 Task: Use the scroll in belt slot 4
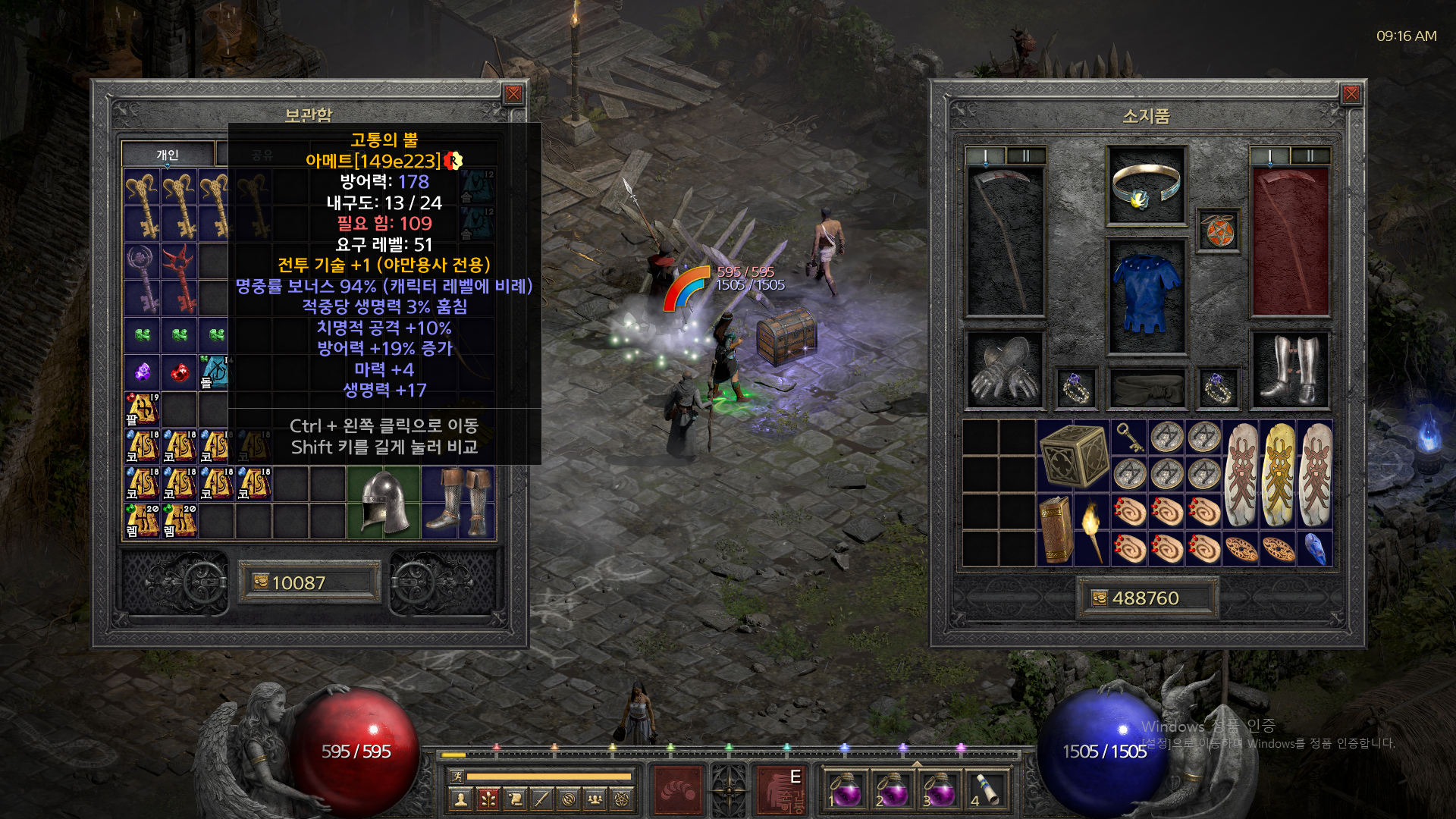[987, 789]
